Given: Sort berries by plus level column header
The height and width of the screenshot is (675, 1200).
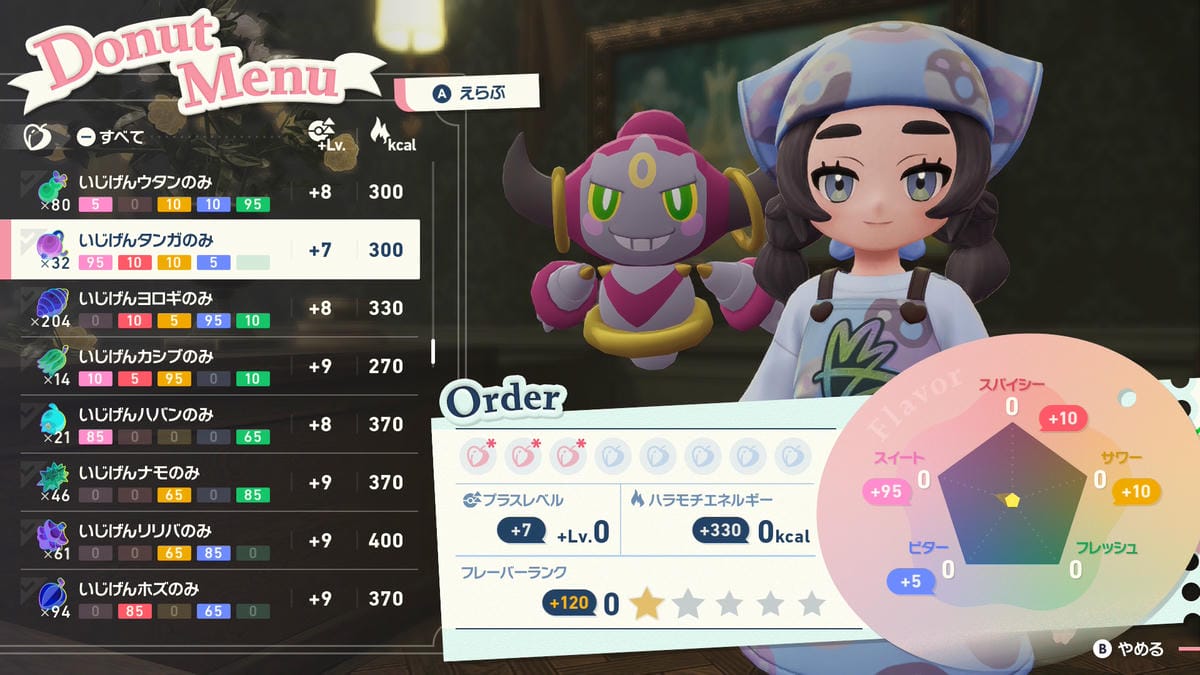Looking at the screenshot, I should [321, 136].
